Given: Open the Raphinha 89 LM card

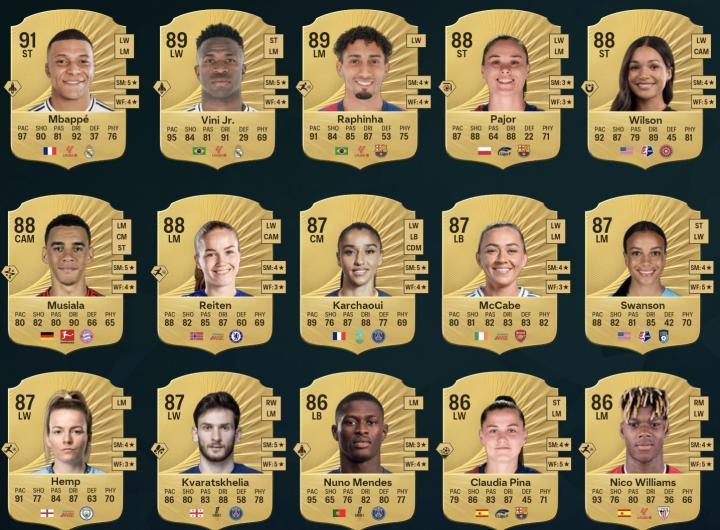Looking at the screenshot, I should [361, 85].
